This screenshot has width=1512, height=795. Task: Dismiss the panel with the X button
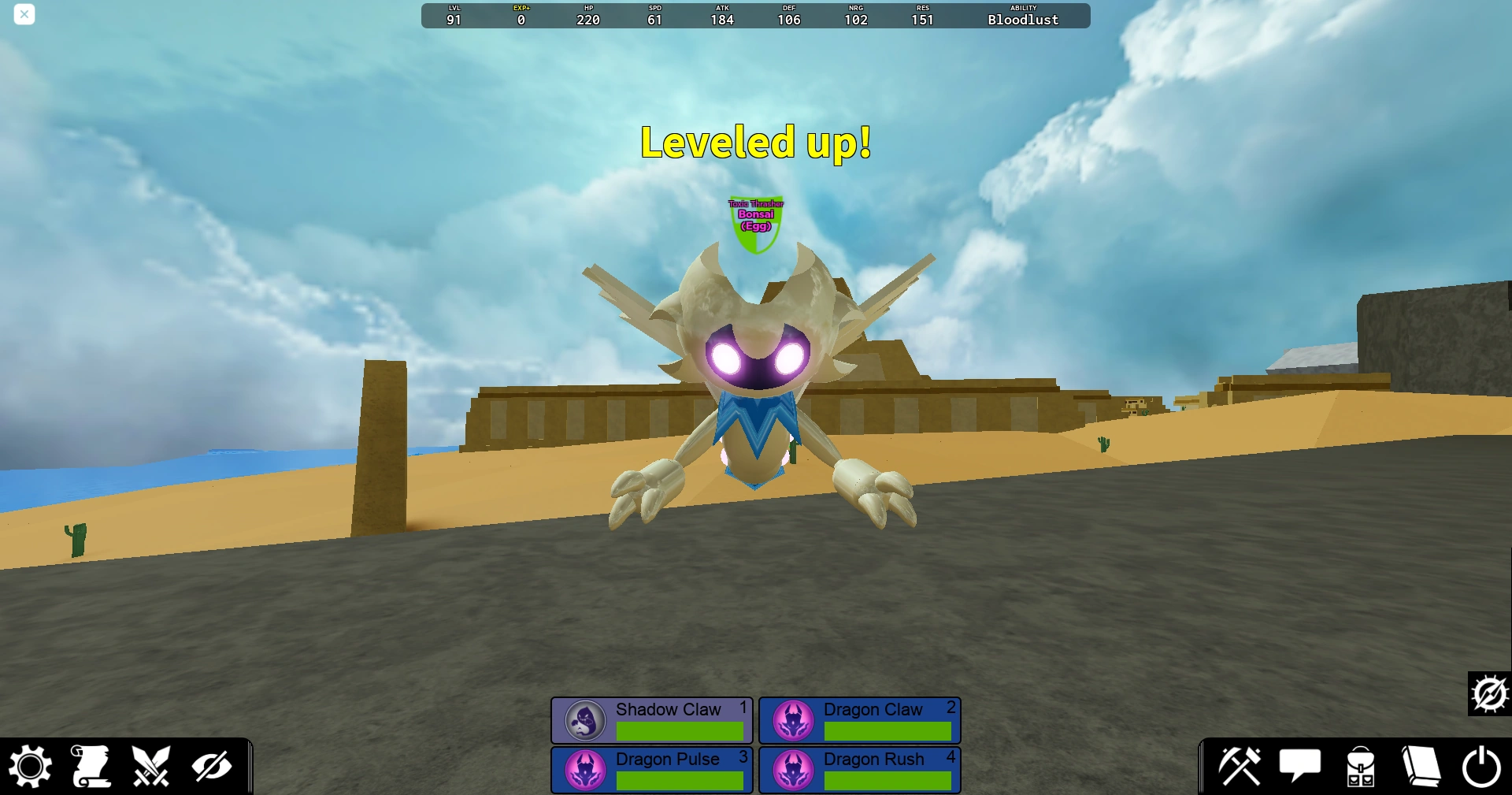coord(24,14)
